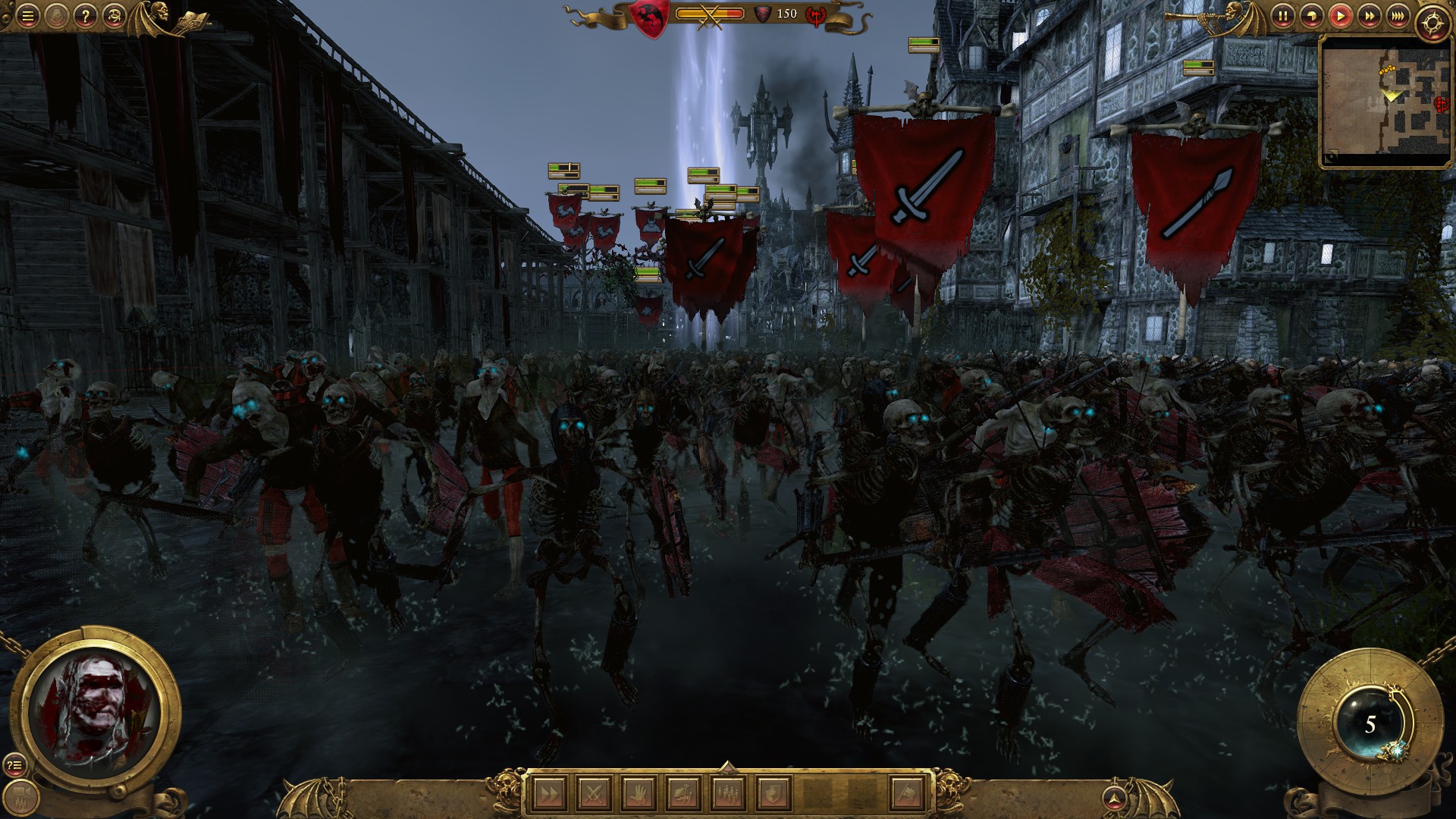The image size is (1456, 819).
Task: Pause the battle
Action: pos(1282,15)
